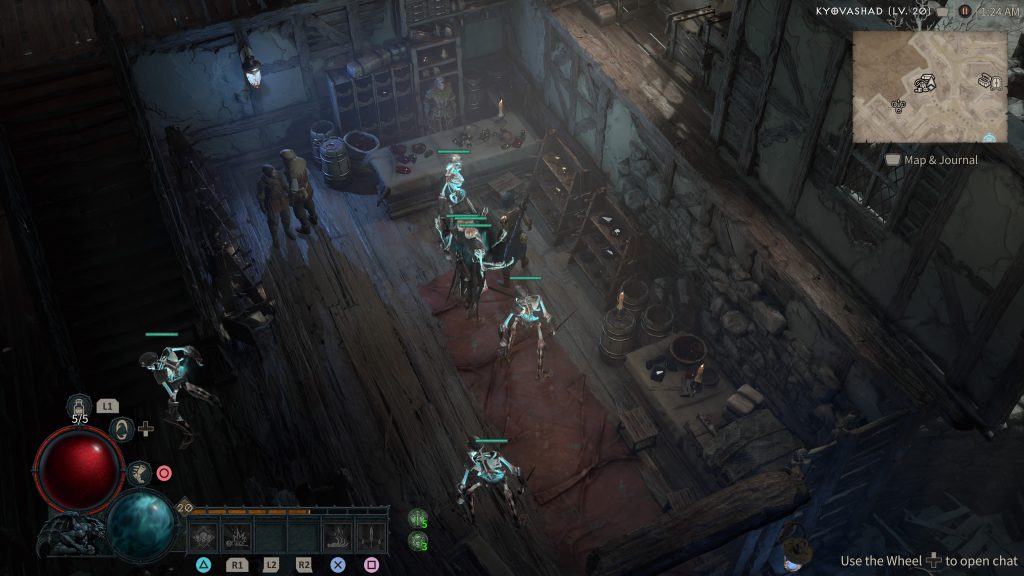Select the upper green minion buff icon
1024x576 pixels.
[418, 518]
